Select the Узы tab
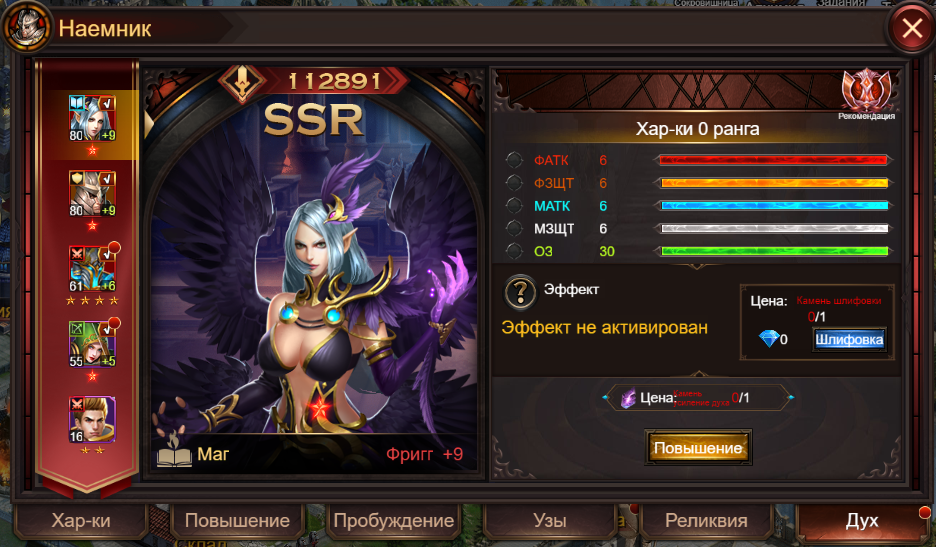 (x=550, y=521)
